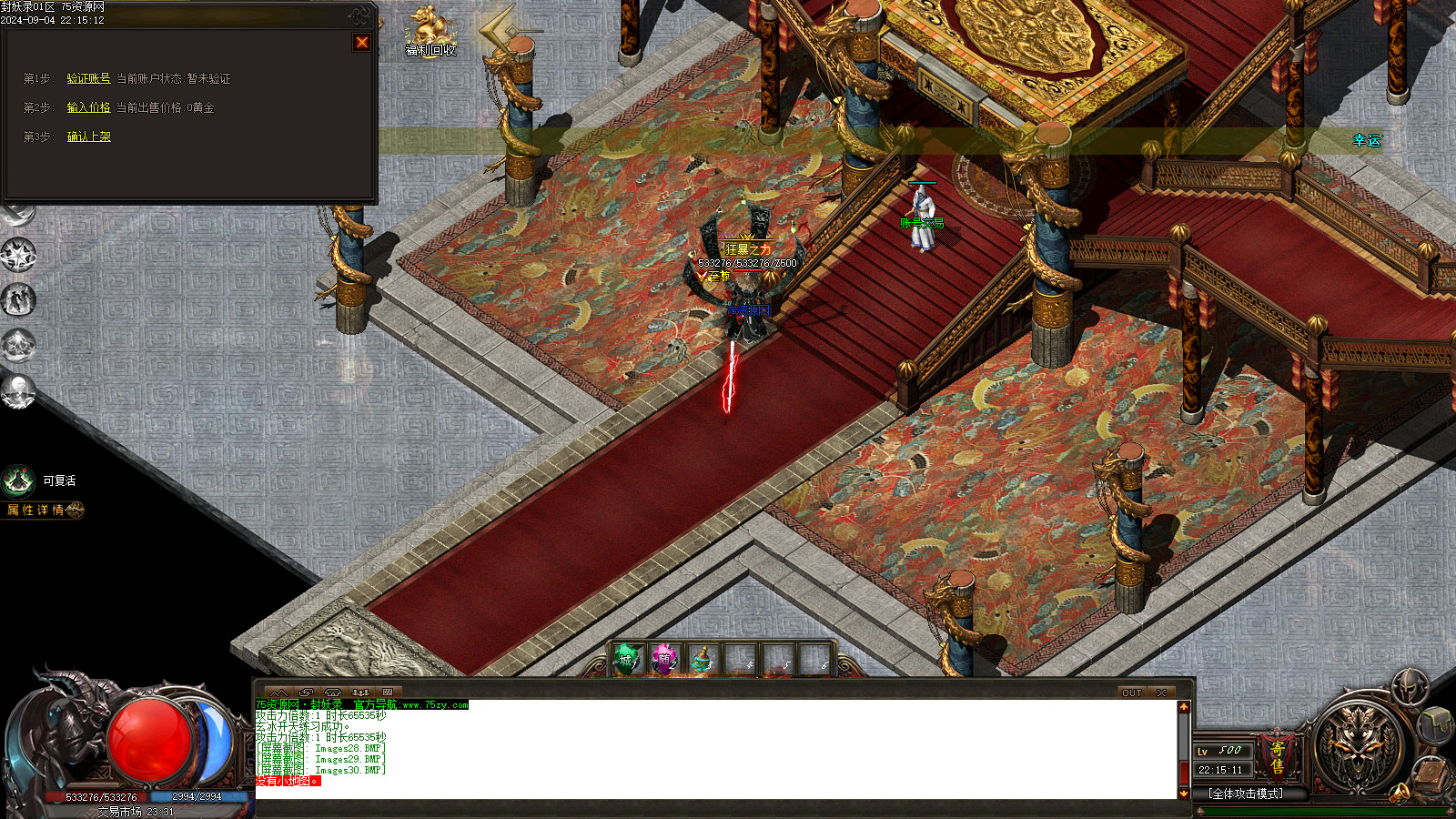Open the bag inventory icon
This screenshot has width=1456, height=819.
coord(1435,724)
